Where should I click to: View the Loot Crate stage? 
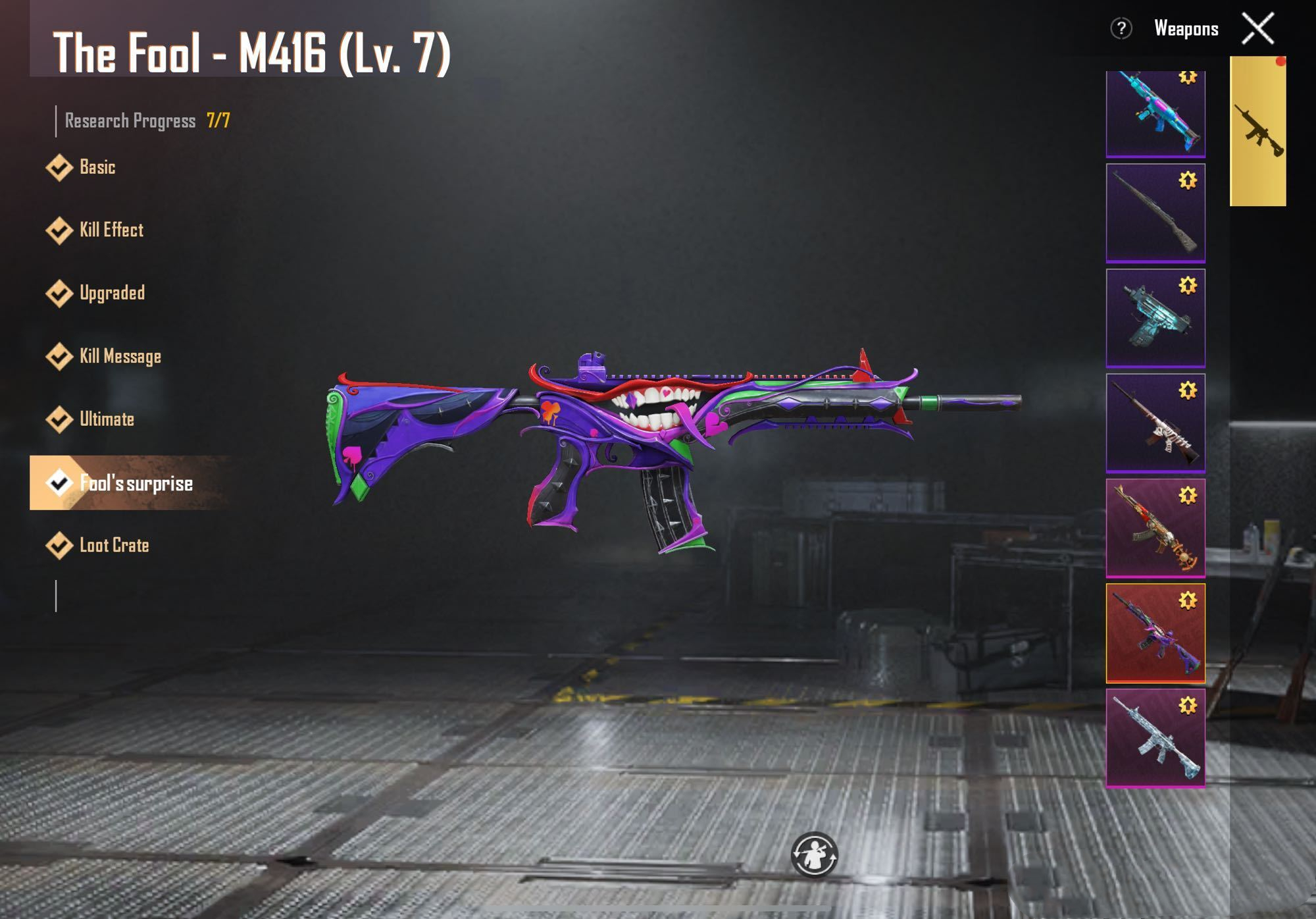(x=114, y=546)
